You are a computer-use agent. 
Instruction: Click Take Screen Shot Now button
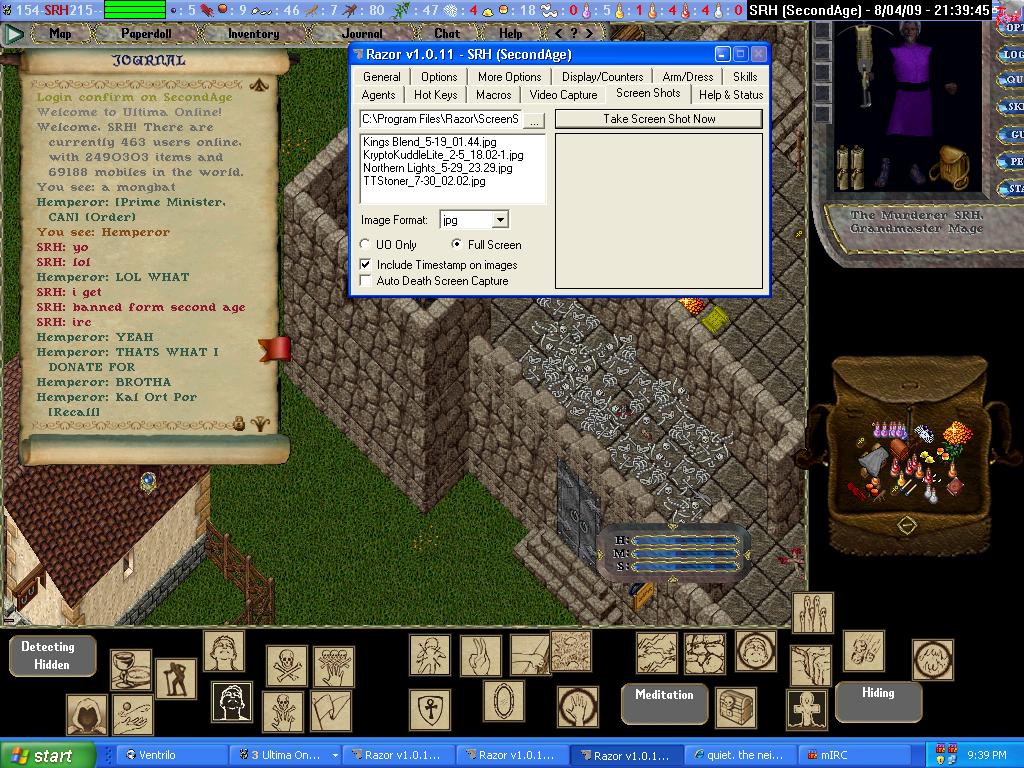(x=659, y=119)
